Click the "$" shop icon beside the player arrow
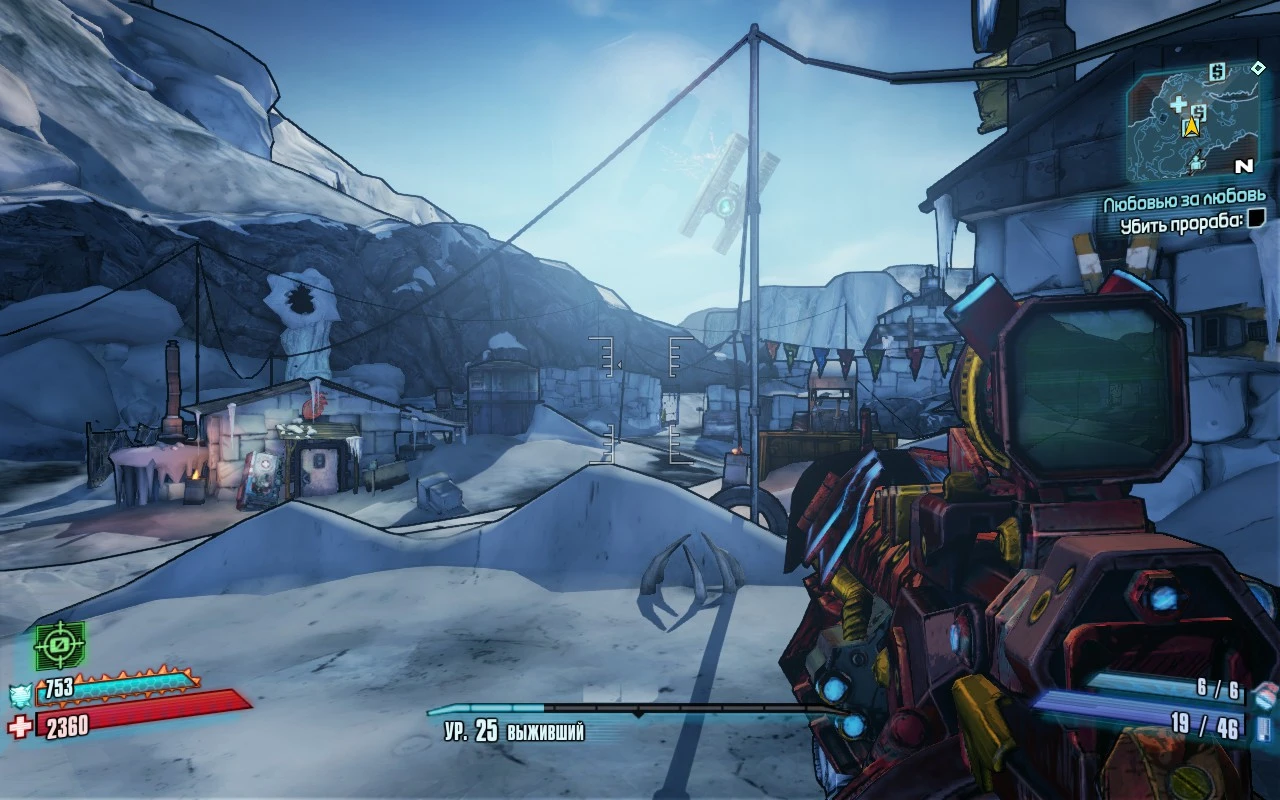Screen dimensions: 1280x800 coord(1199,111)
